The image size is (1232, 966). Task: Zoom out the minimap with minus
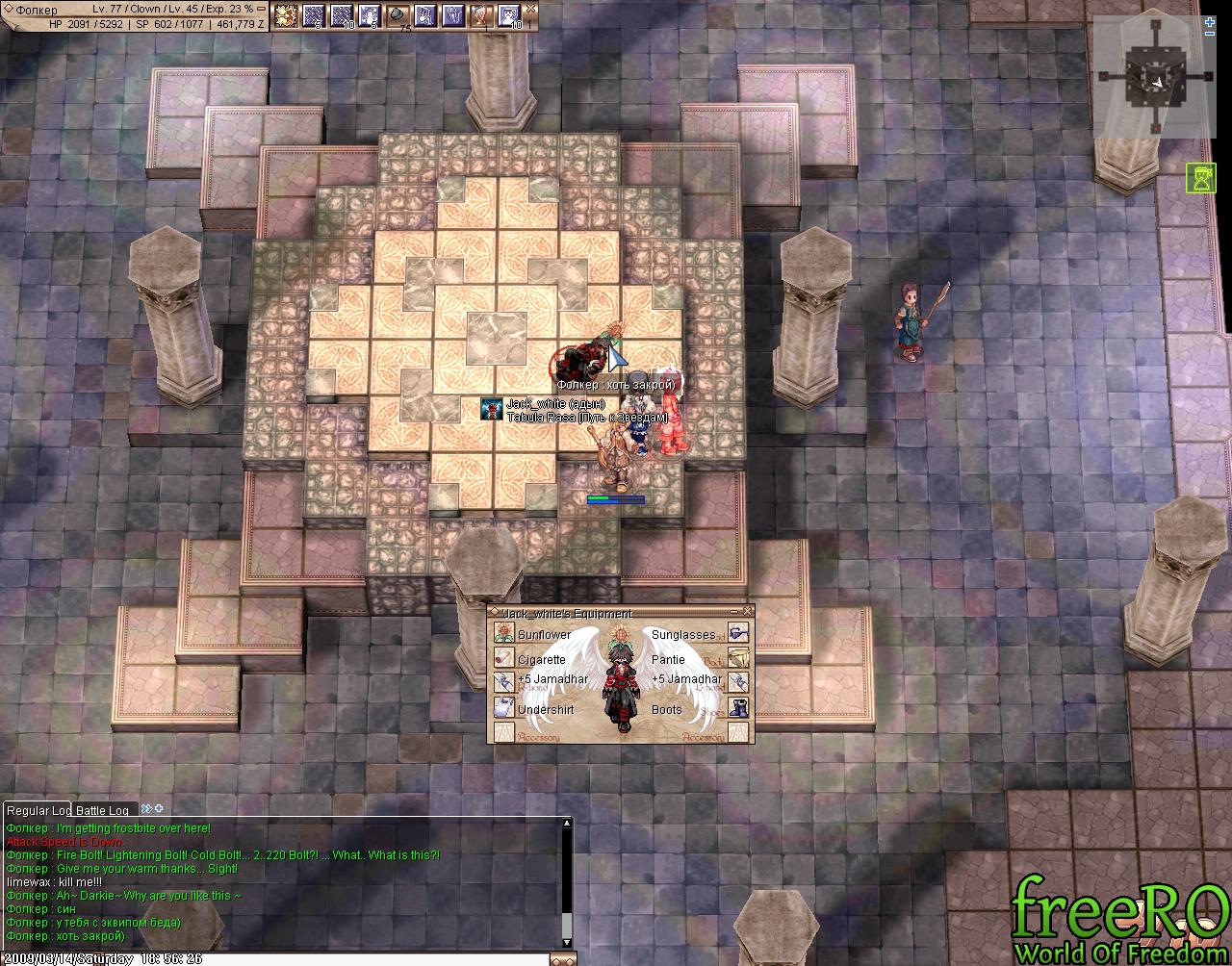click(x=1209, y=36)
